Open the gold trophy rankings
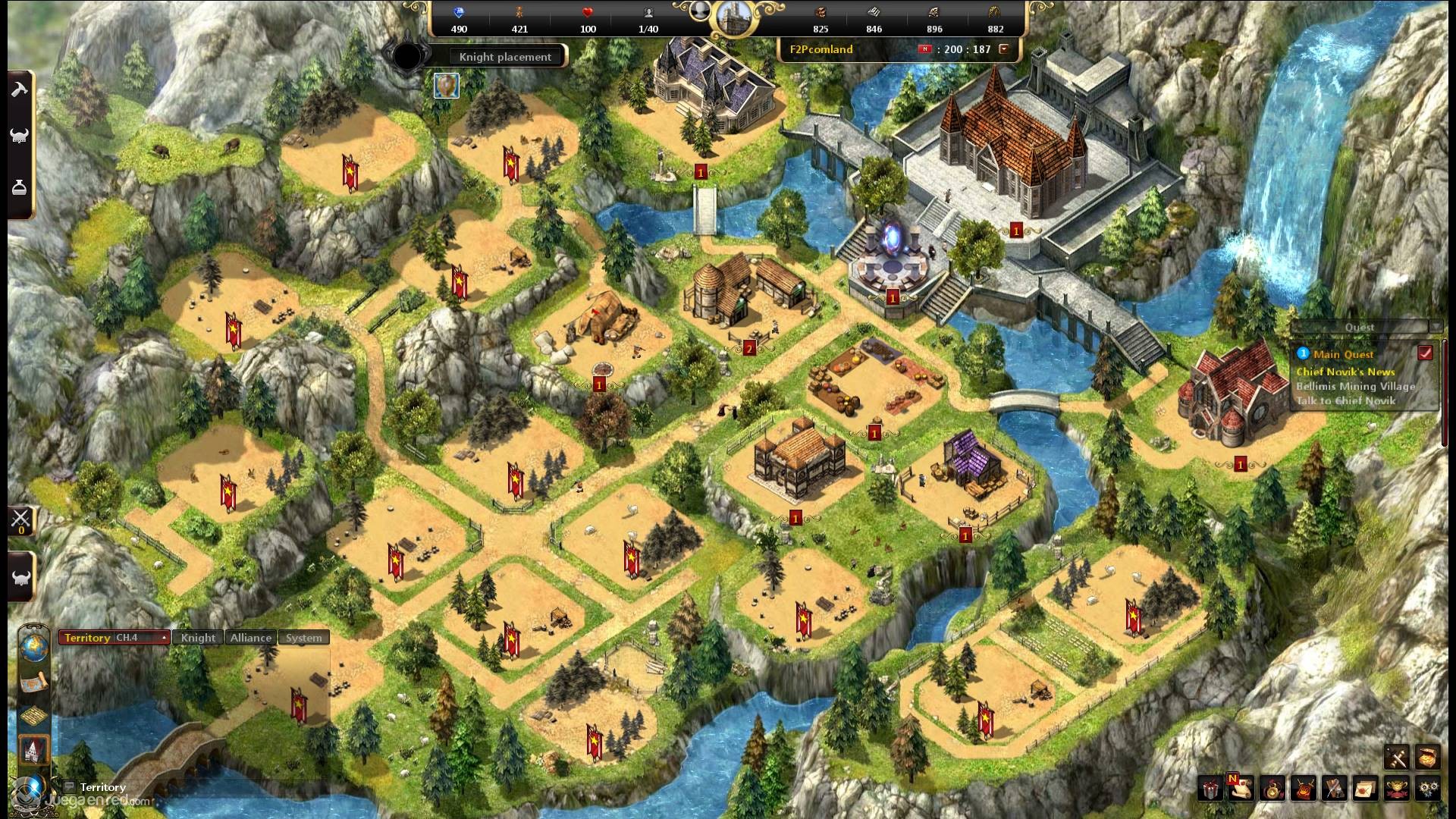1456x819 pixels. [x=1397, y=789]
